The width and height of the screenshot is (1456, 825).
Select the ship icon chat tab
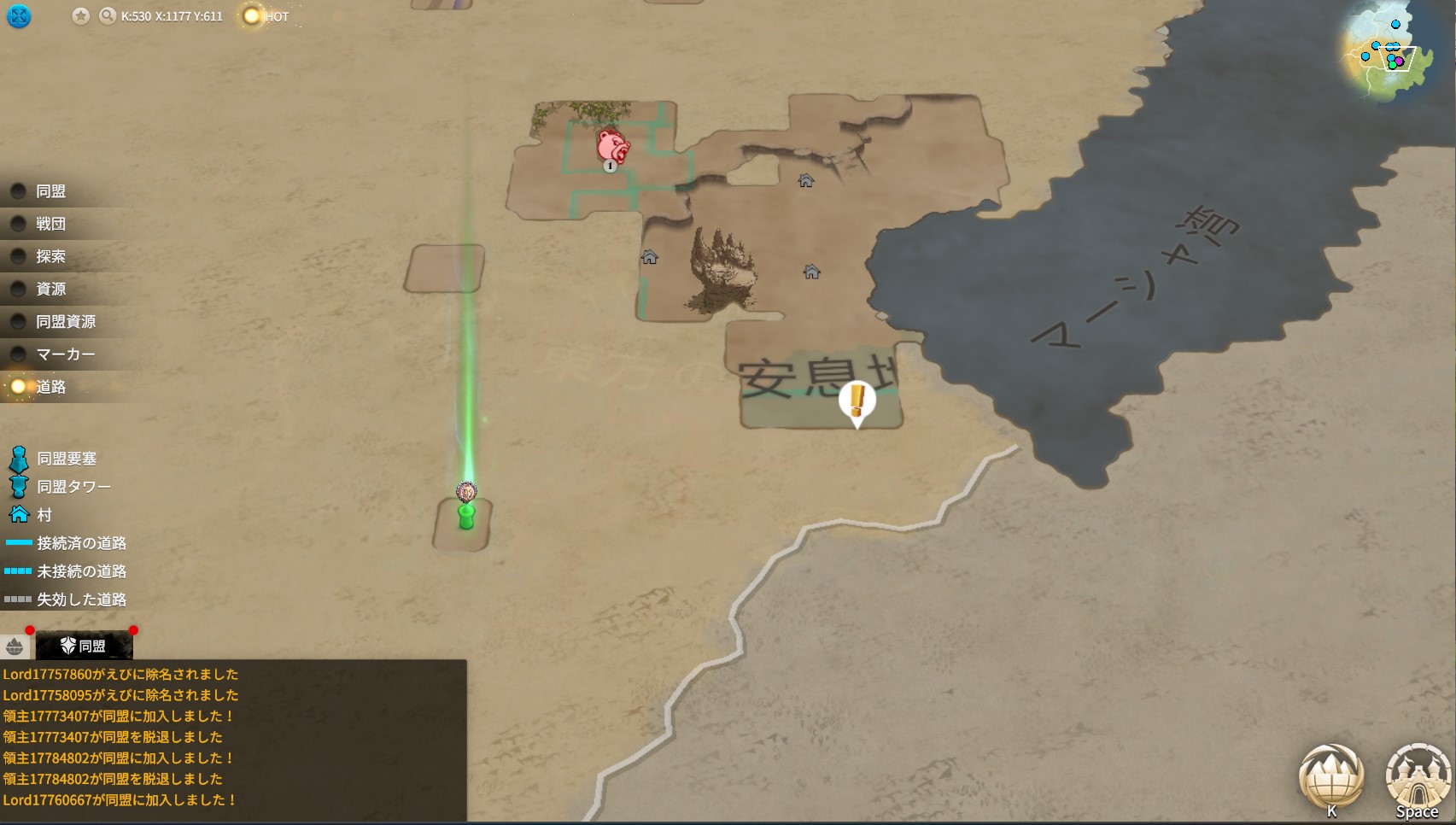click(x=15, y=647)
